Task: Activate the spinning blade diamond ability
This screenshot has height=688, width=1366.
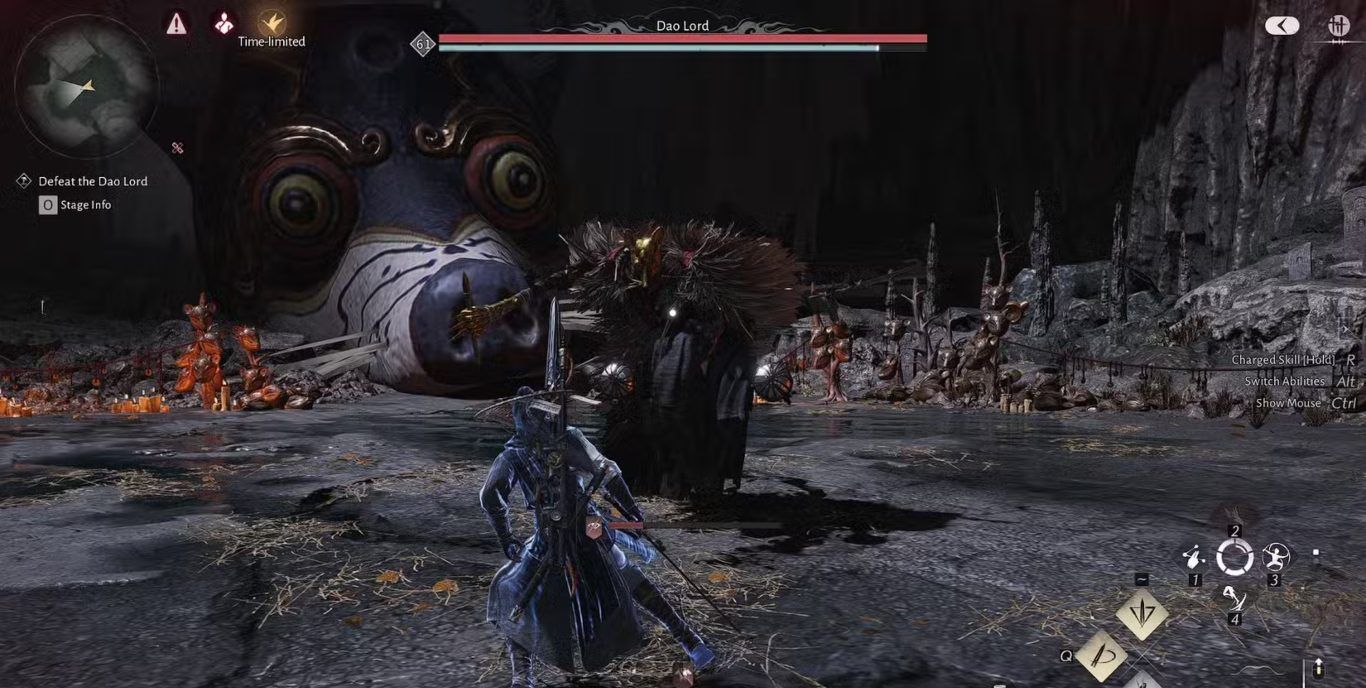Action: point(1103,656)
